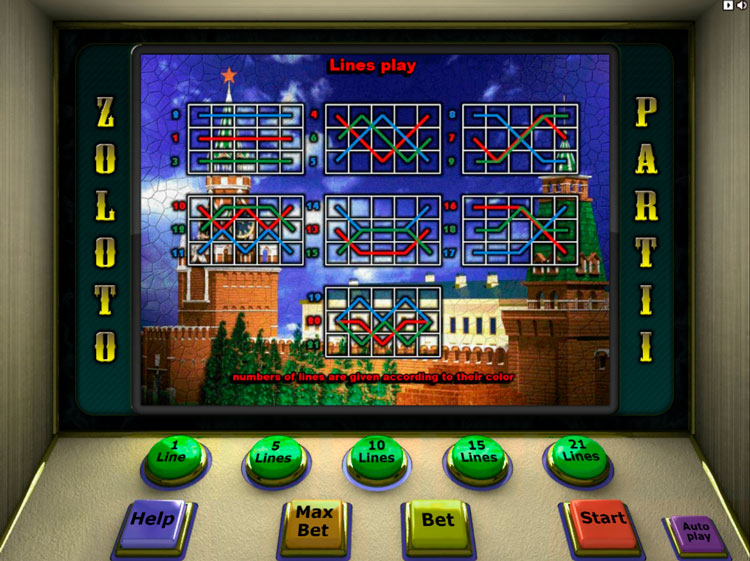Open the Help screen
The height and width of the screenshot is (561, 750).
(153, 521)
